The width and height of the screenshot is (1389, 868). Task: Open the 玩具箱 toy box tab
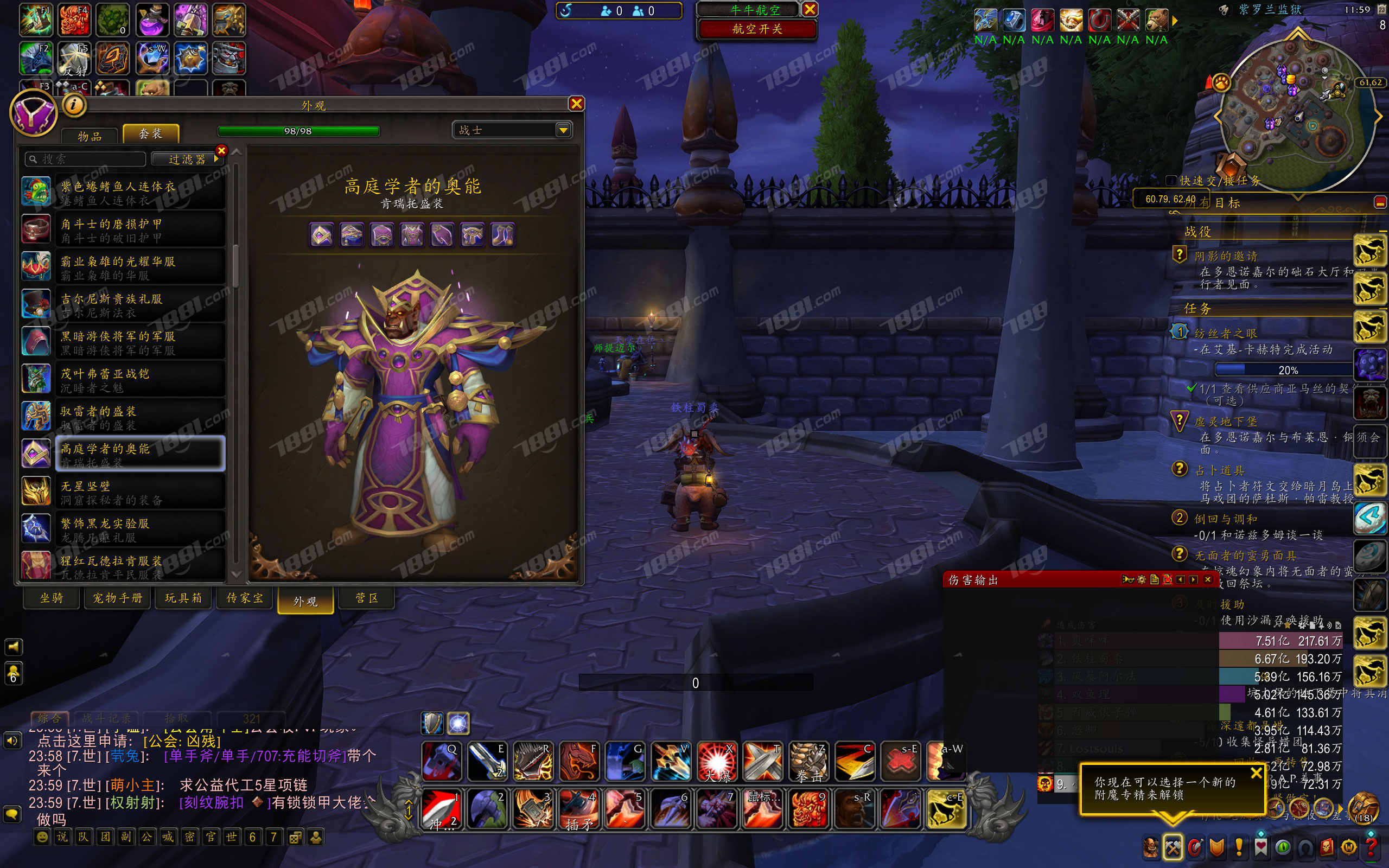pyautogui.click(x=183, y=598)
